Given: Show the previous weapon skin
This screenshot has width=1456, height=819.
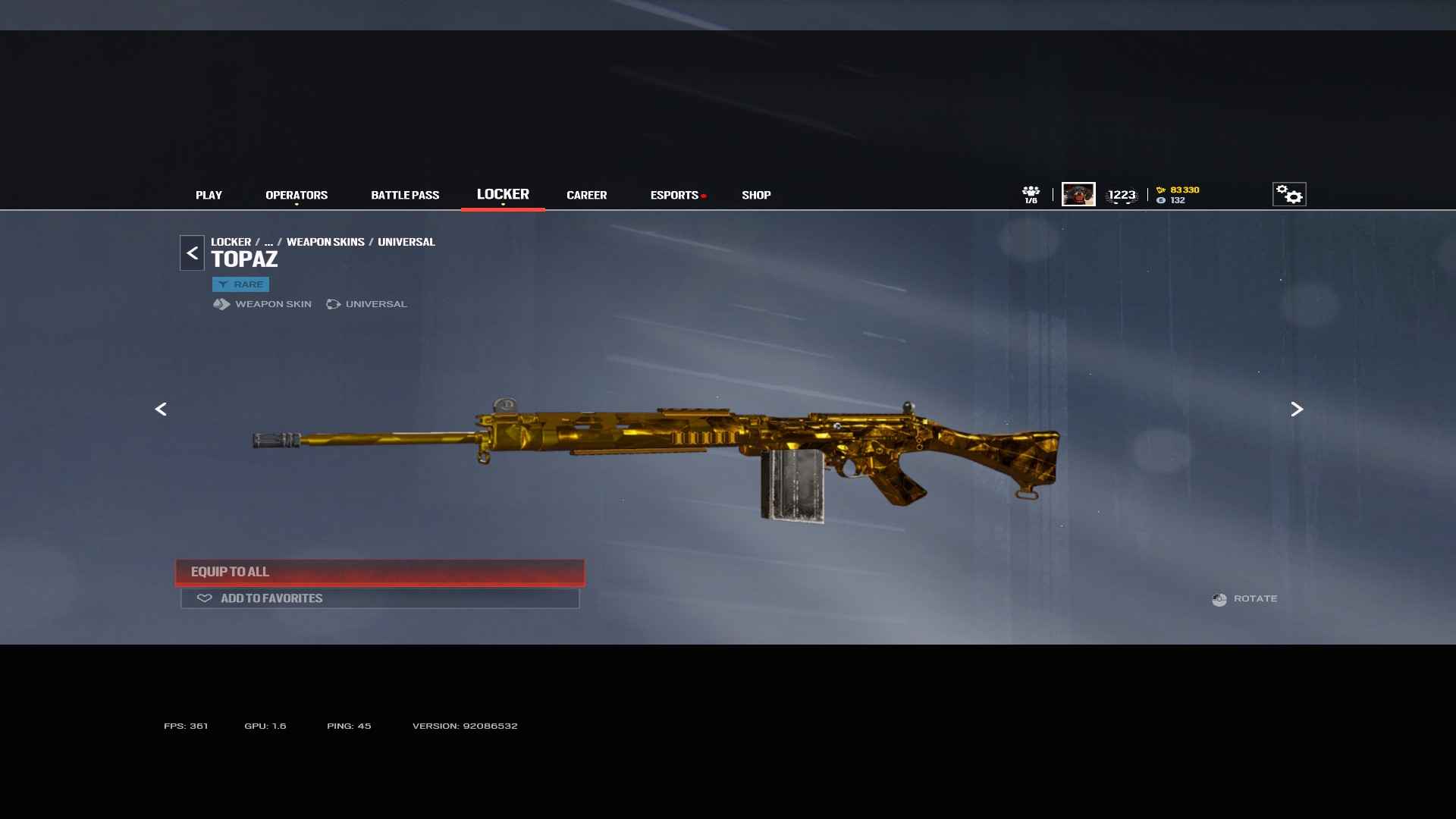Looking at the screenshot, I should (x=161, y=409).
